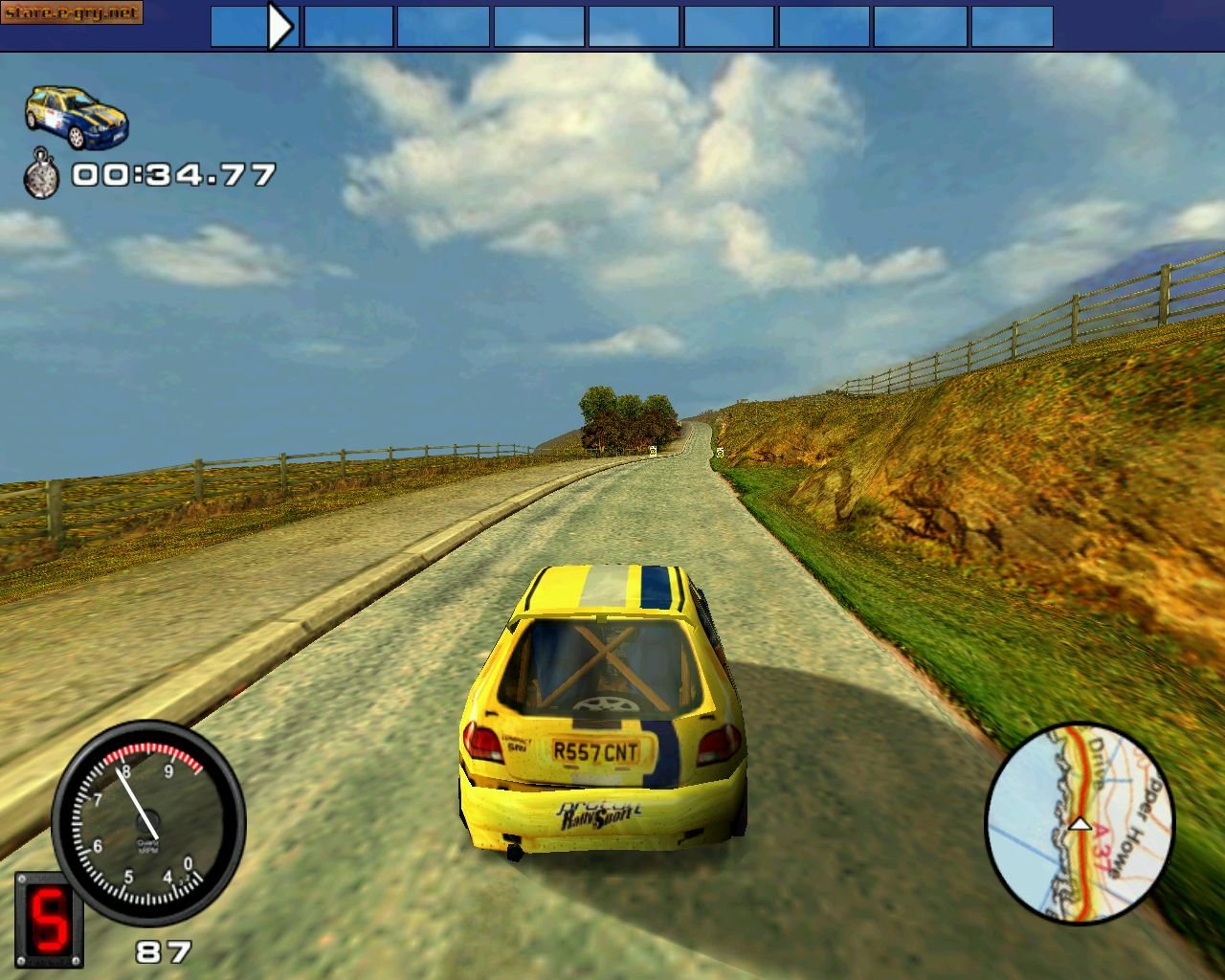
Task: Open the stare-e-gry.net watermark link
Action: 72,13
